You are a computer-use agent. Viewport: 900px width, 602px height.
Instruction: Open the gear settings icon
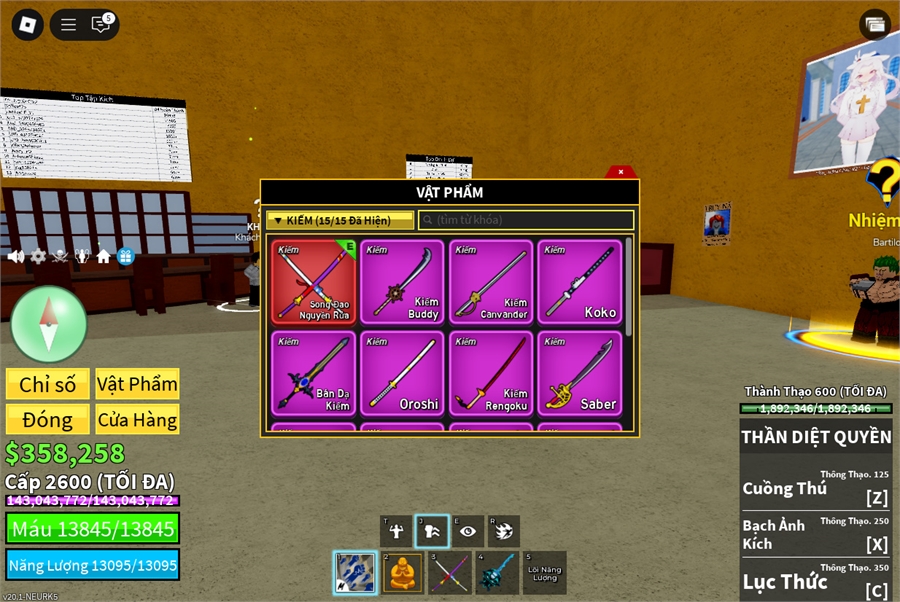[x=38, y=257]
